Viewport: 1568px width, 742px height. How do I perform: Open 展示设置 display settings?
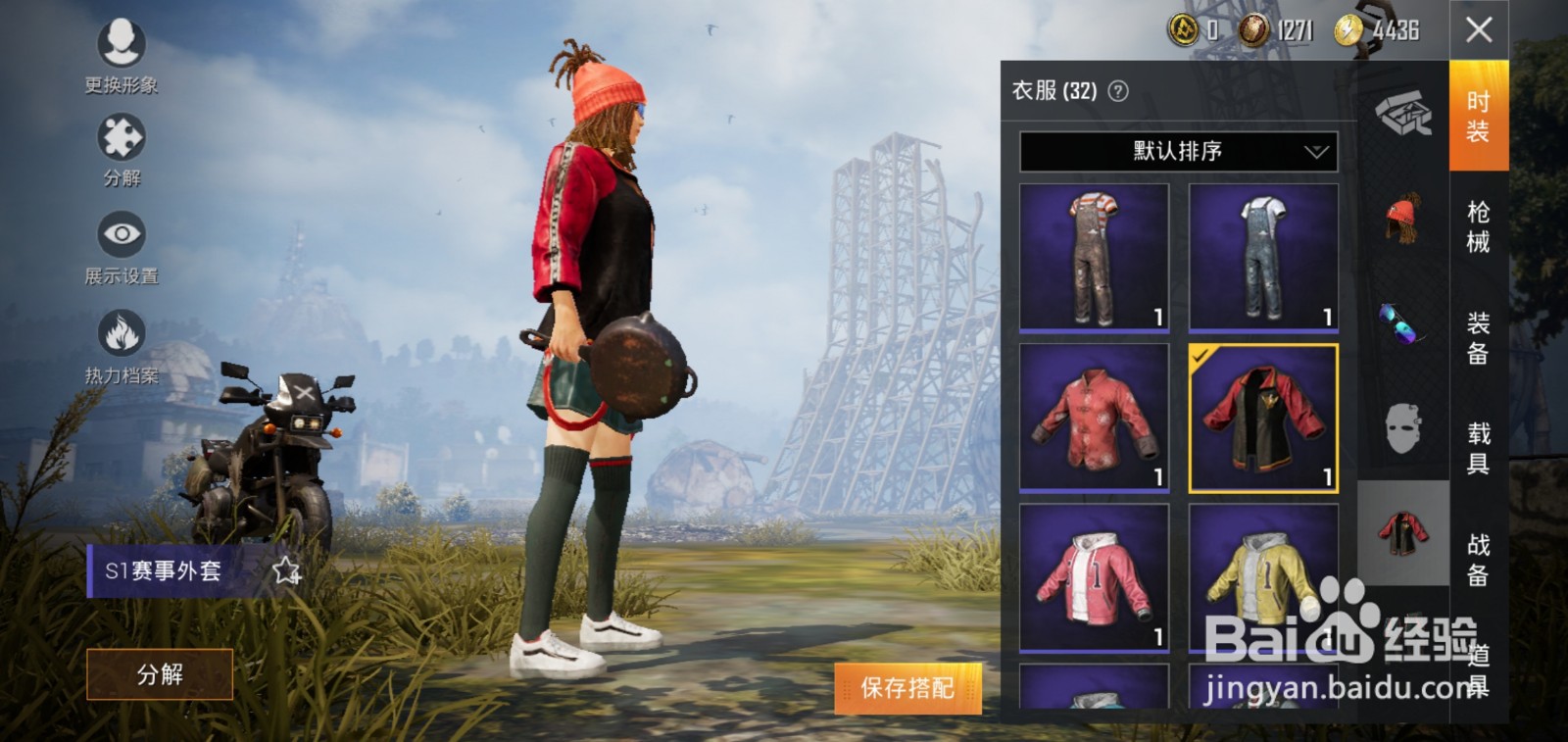(x=120, y=237)
